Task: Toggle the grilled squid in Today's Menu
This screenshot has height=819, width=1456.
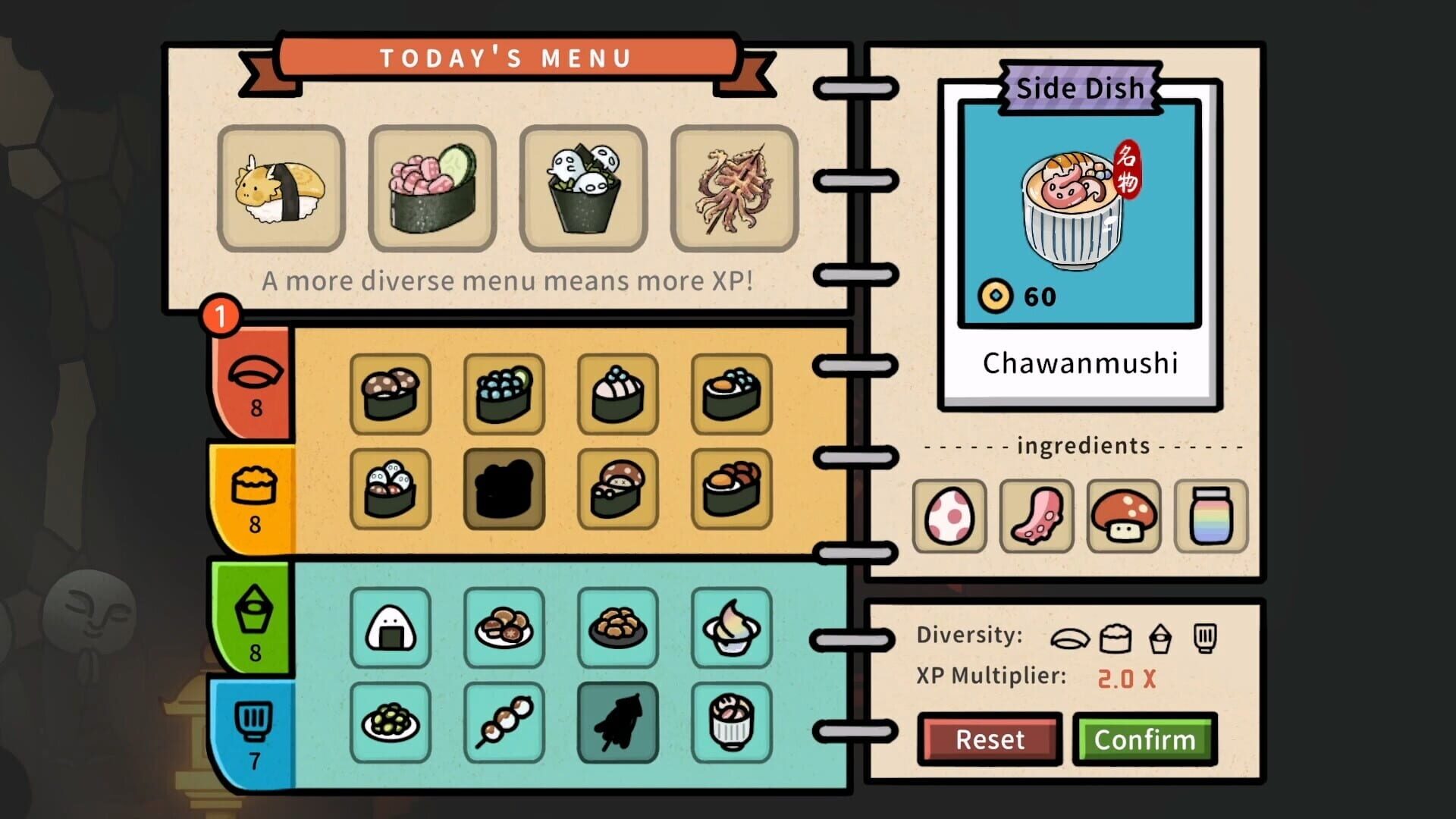Action: [734, 187]
